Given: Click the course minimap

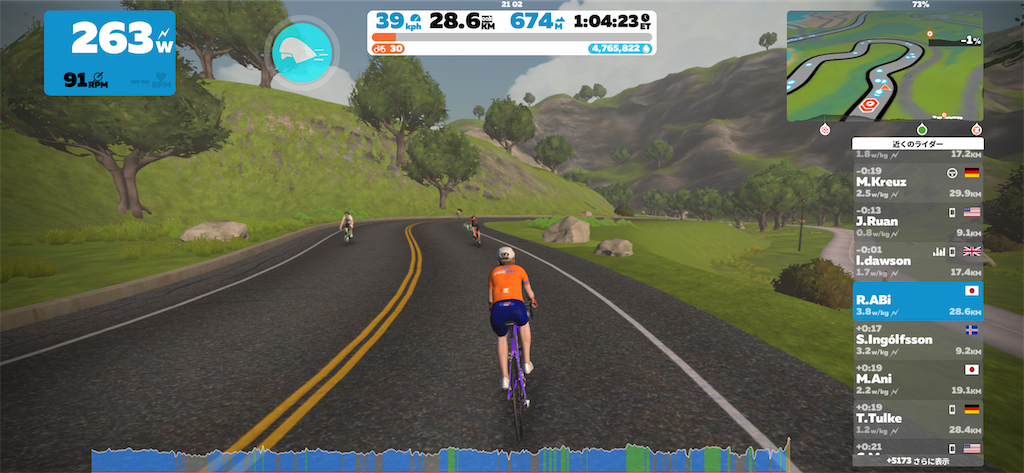Looking at the screenshot, I should (884, 64).
